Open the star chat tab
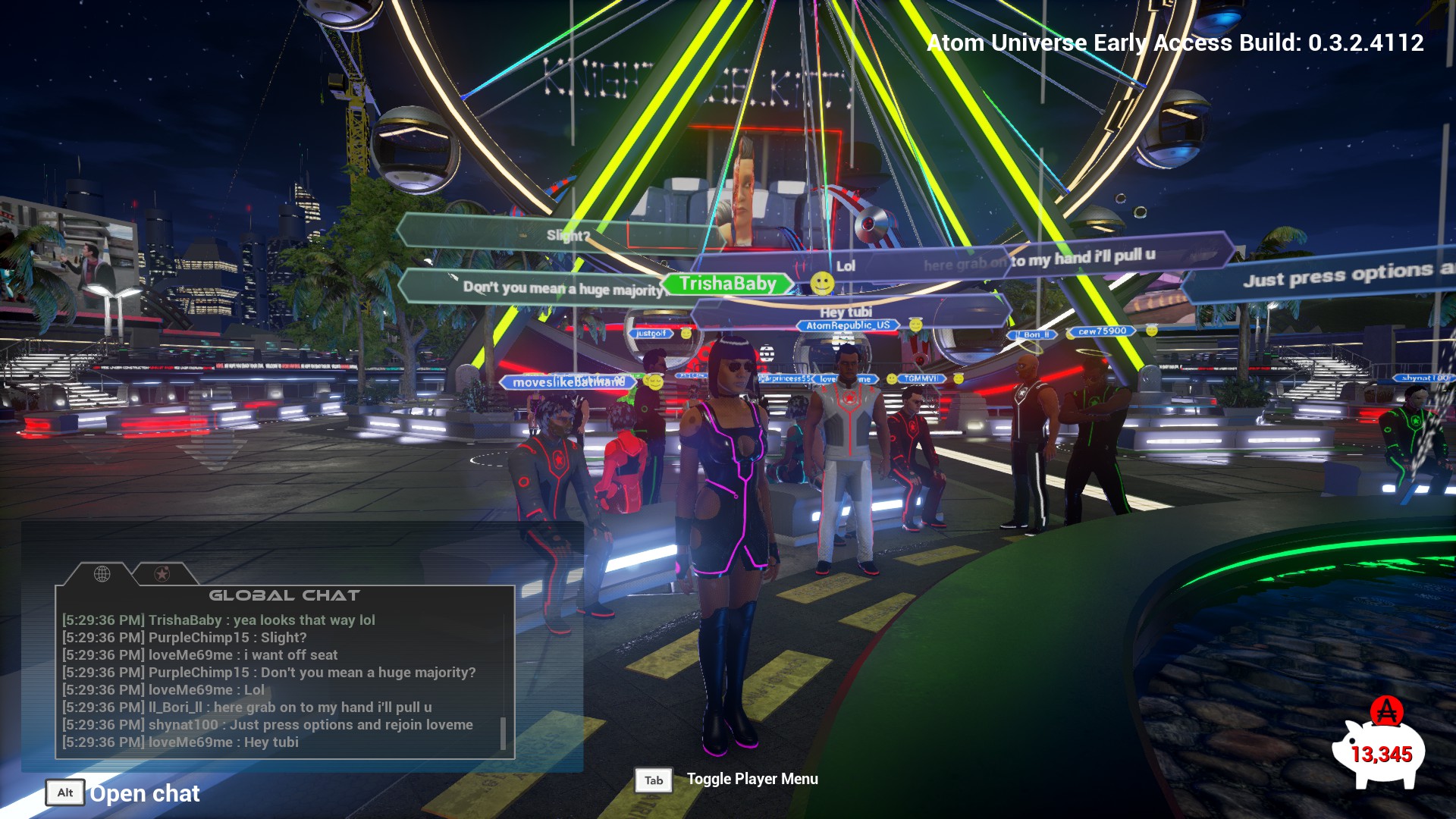Screen dimensions: 1456x819 tap(162, 574)
